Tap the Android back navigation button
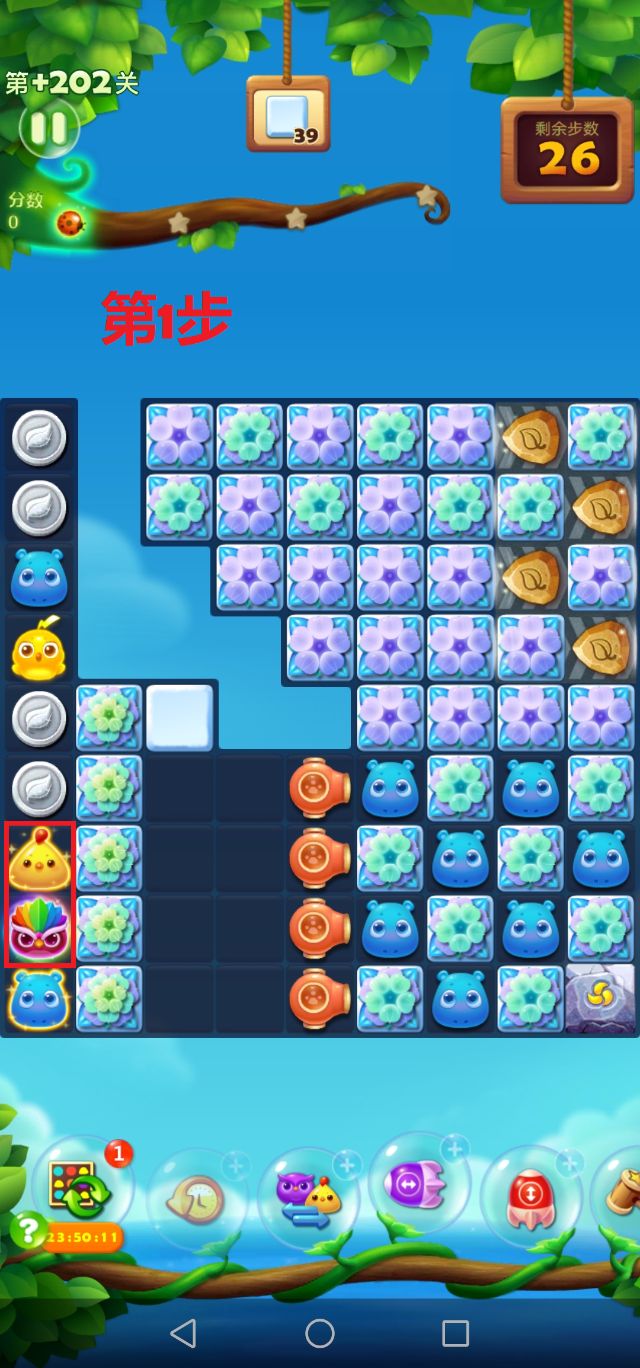Screen dimensions: 640x1368 click(183, 1332)
